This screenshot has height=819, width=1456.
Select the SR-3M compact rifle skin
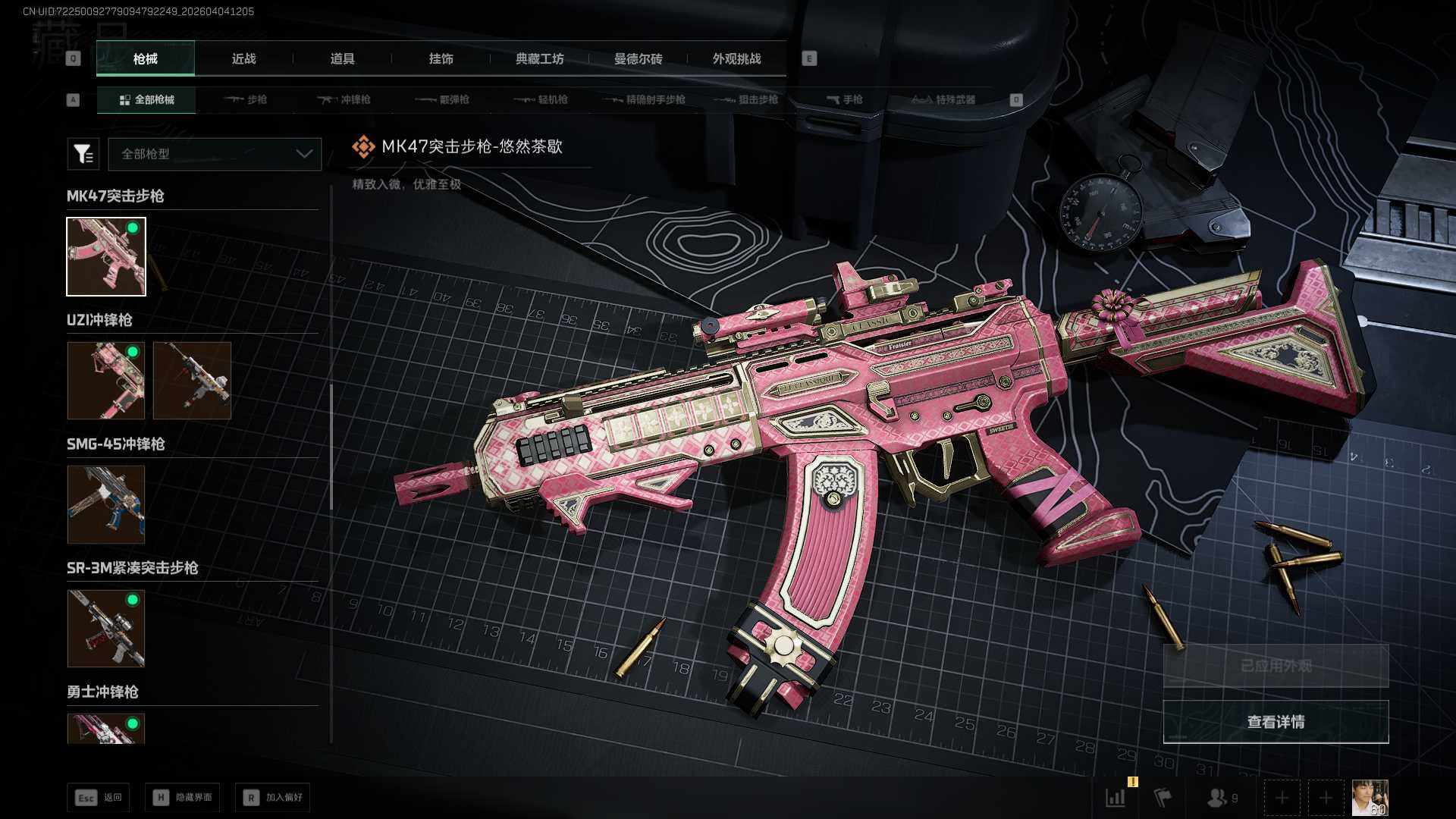pos(106,628)
